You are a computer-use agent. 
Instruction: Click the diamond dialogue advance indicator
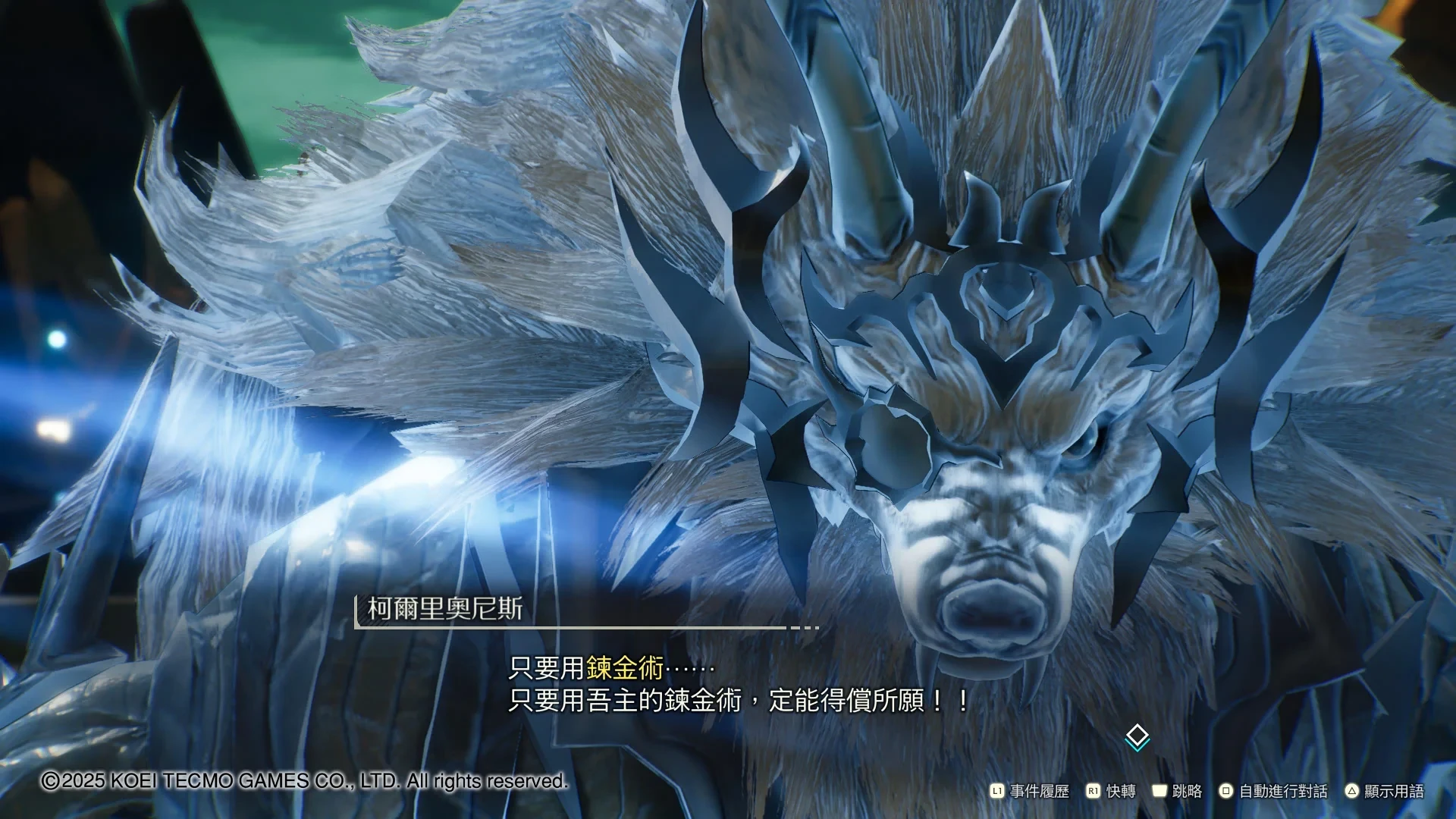[x=1137, y=736]
